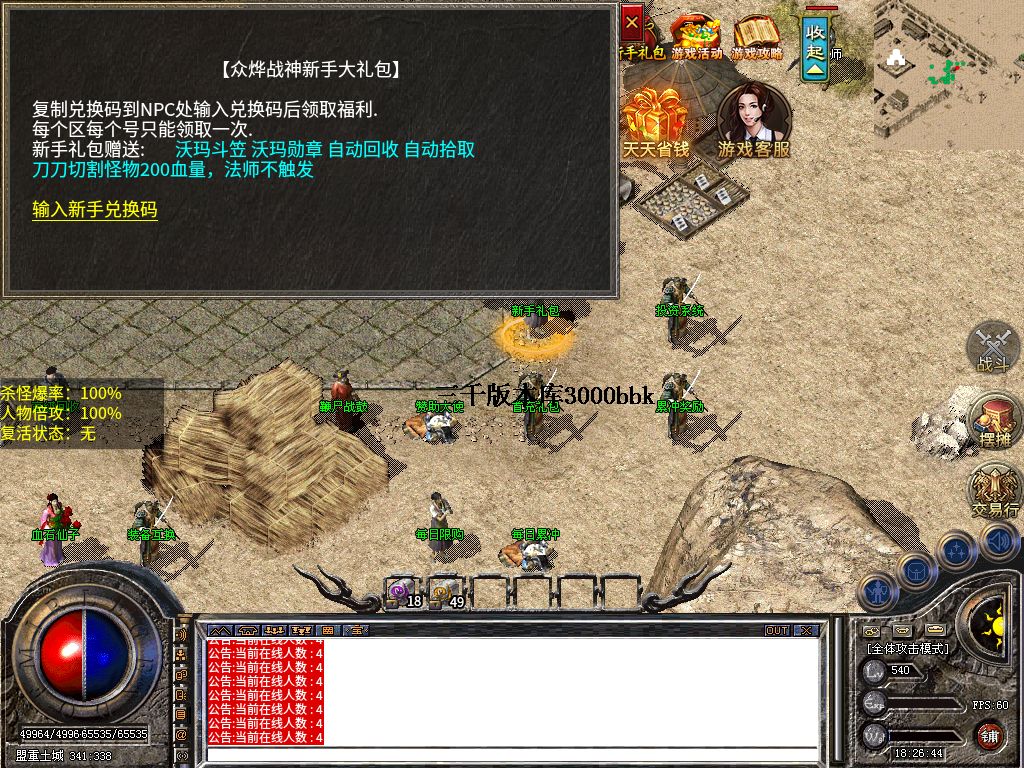Viewport: 1024px width, 768px height.
Task: Open the character figure round button
Action: 877,591
